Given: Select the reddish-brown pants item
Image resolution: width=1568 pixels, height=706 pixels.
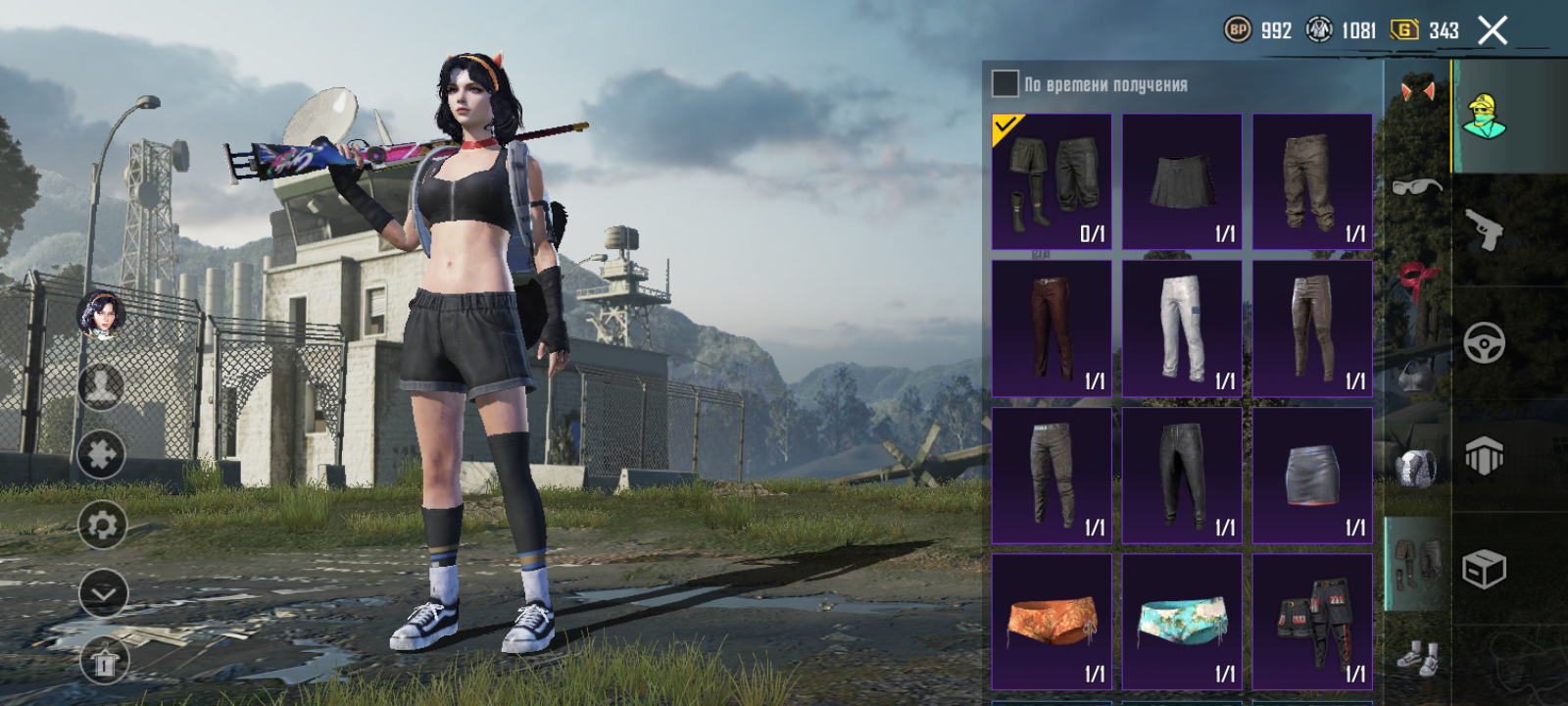Looking at the screenshot, I should point(1052,328).
